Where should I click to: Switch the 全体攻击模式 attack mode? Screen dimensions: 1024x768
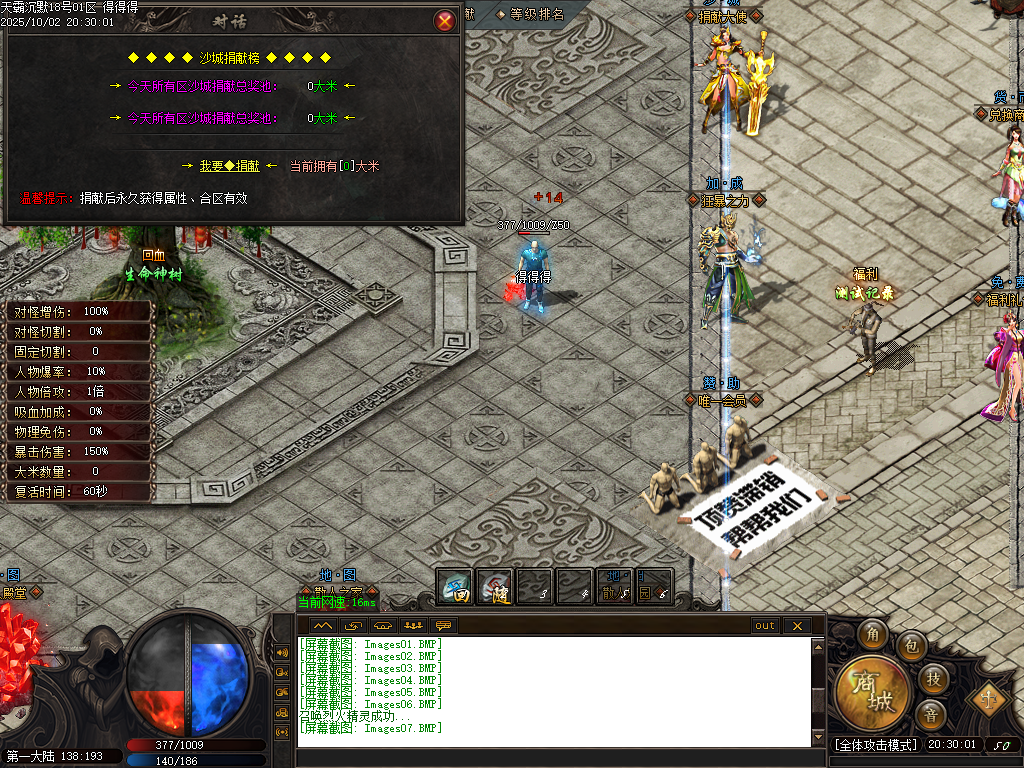click(x=875, y=745)
